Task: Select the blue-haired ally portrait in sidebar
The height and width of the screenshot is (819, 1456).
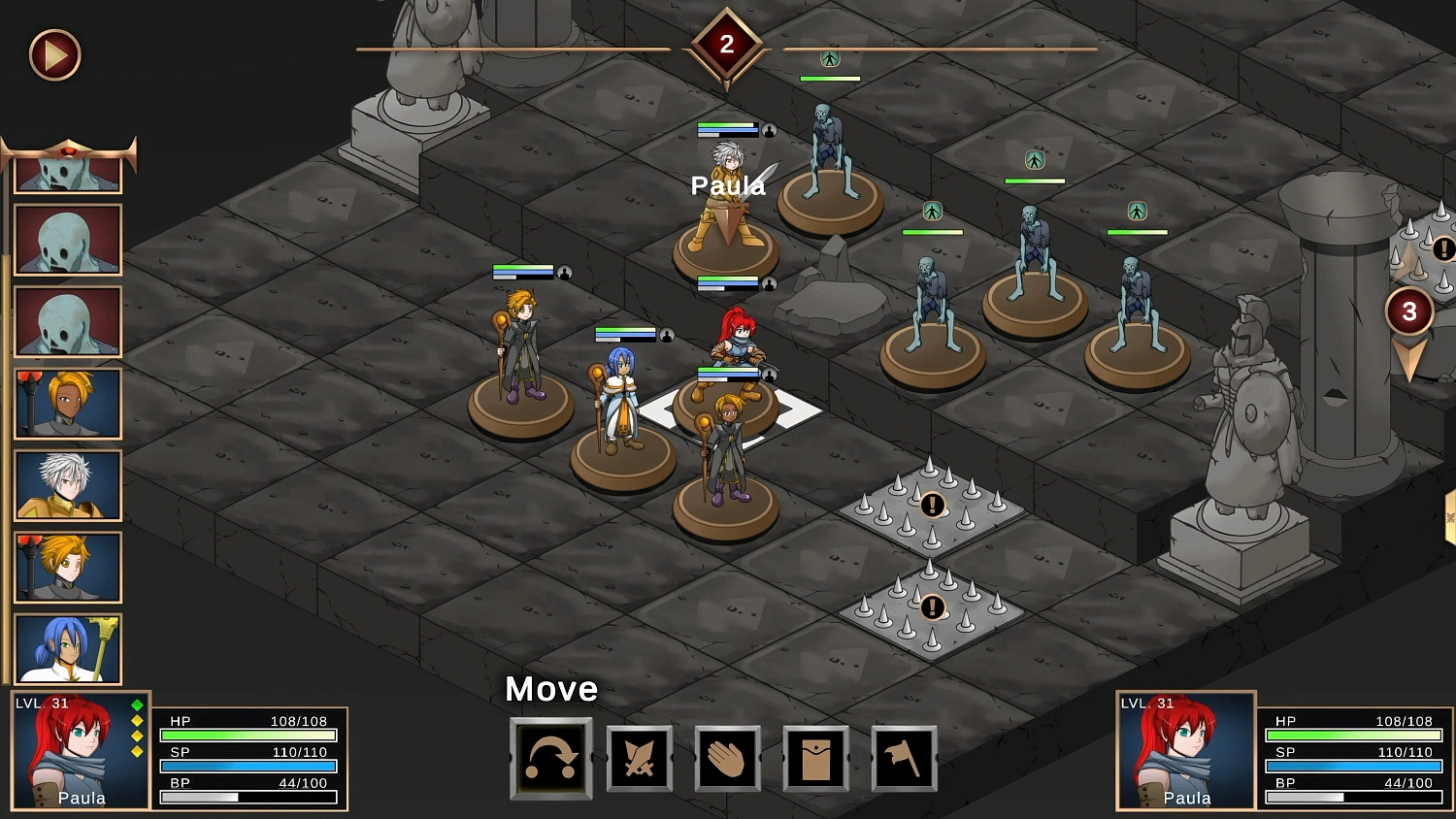Action: 67,648
